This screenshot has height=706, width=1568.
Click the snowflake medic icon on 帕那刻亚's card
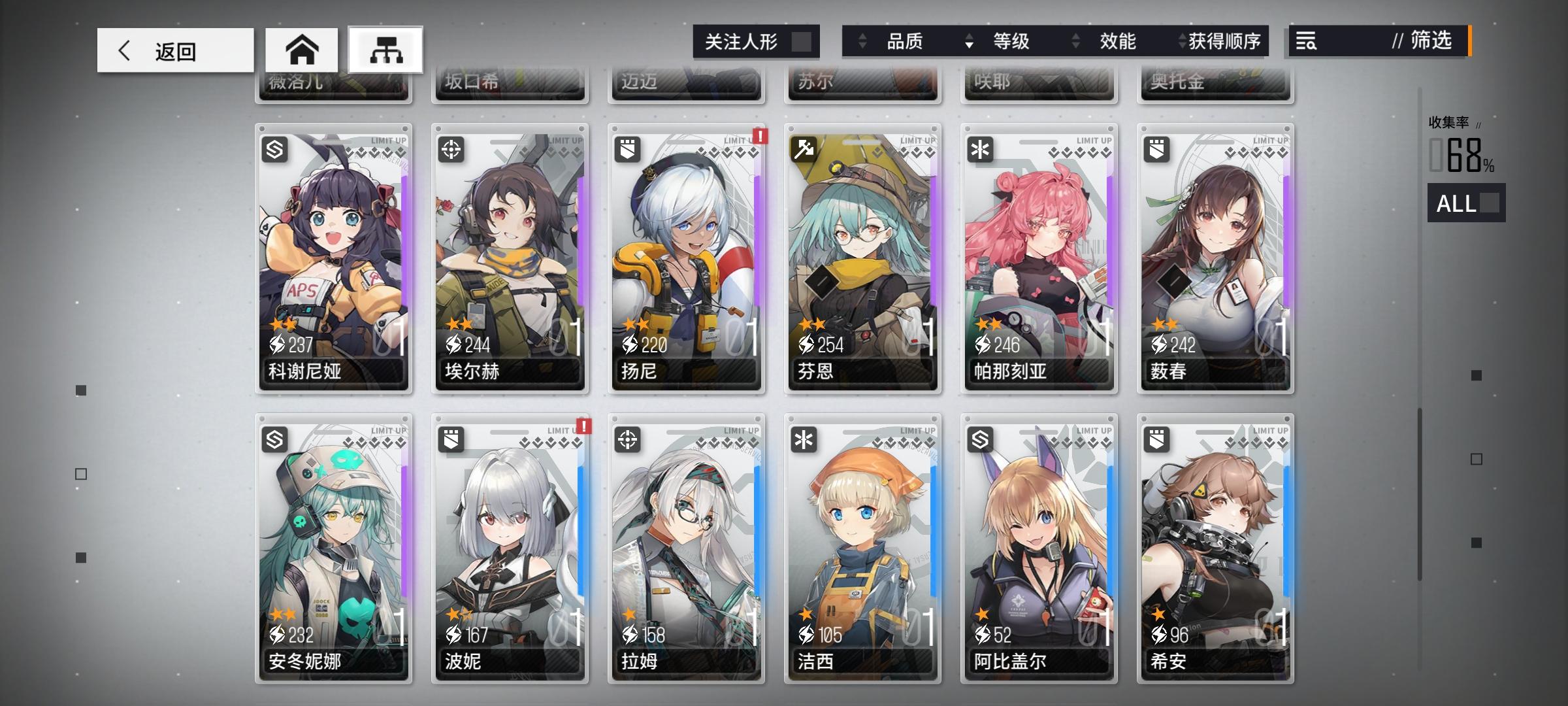980,151
